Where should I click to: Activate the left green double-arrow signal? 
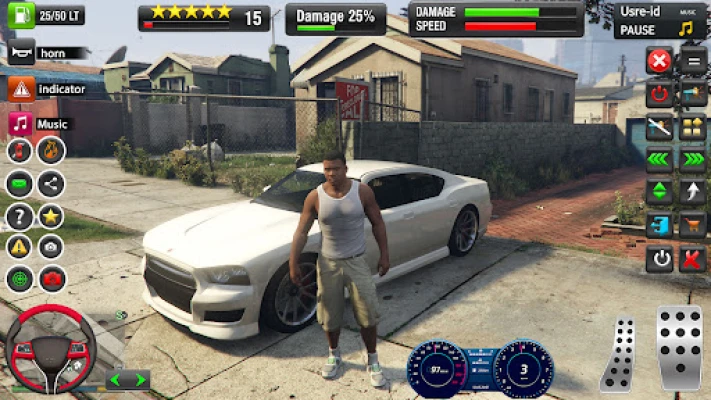tap(658, 160)
